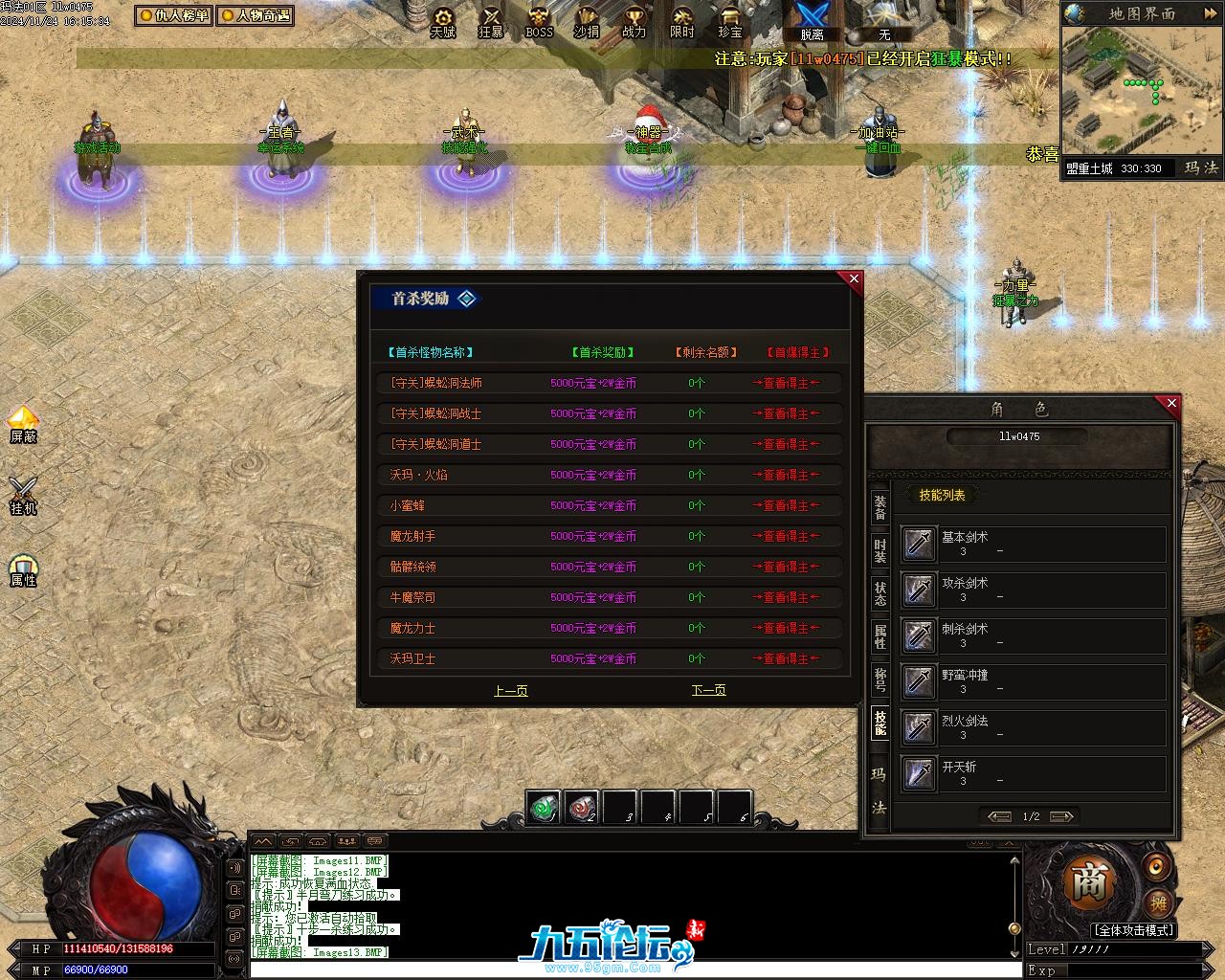This screenshot has width=1225, height=980.
Task: Open the BOSS menu icon
Action: pos(539,21)
